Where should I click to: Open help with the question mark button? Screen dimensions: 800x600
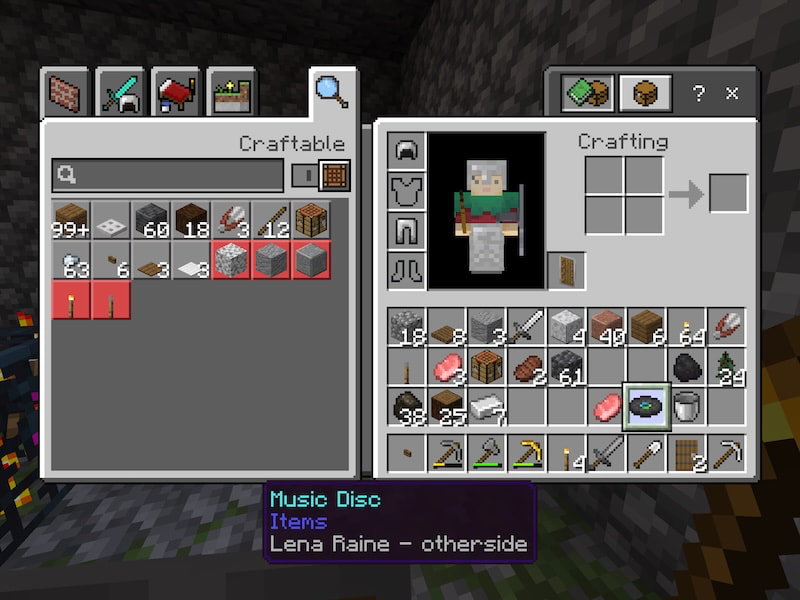click(699, 93)
